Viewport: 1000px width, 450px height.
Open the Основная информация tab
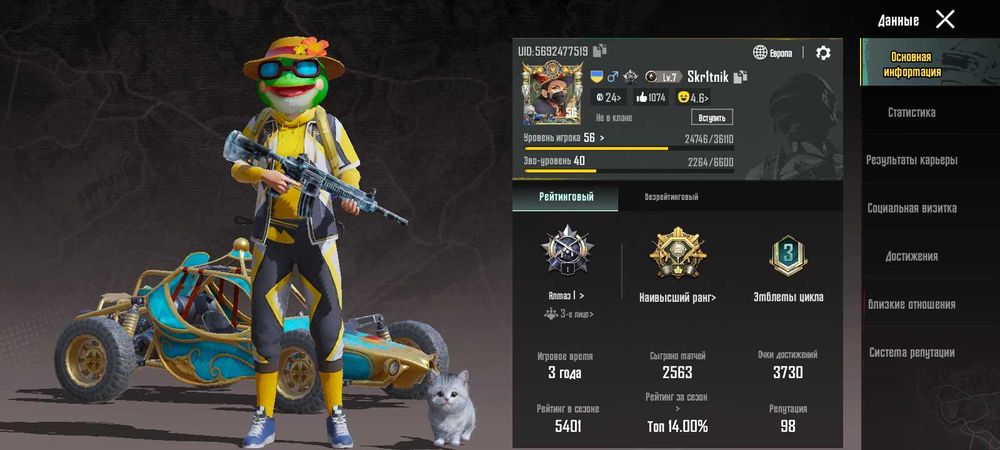click(911, 65)
